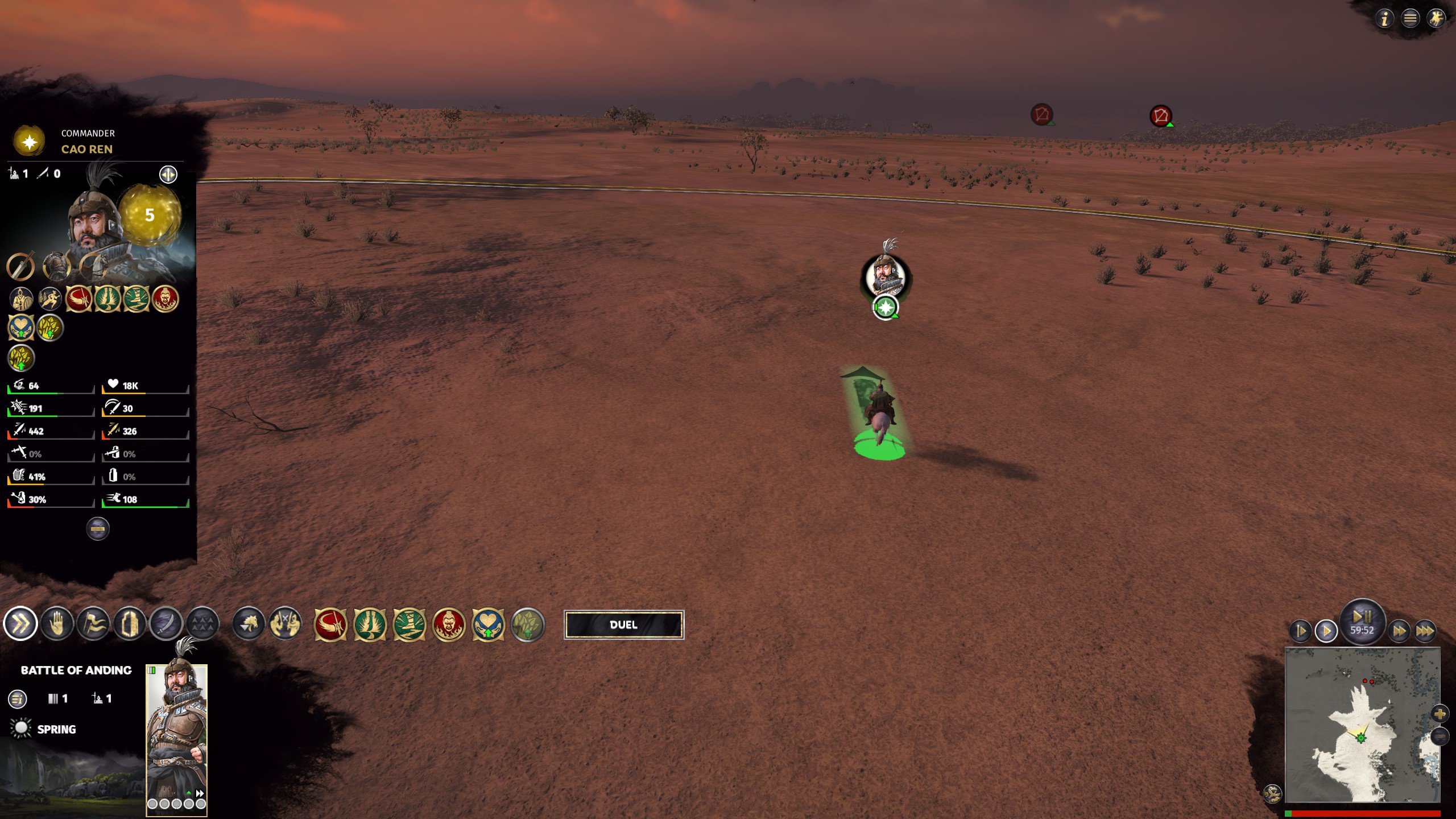This screenshot has height=819, width=1456.
Task: Set battle speed to slow motion
Action: (1301, 631)
